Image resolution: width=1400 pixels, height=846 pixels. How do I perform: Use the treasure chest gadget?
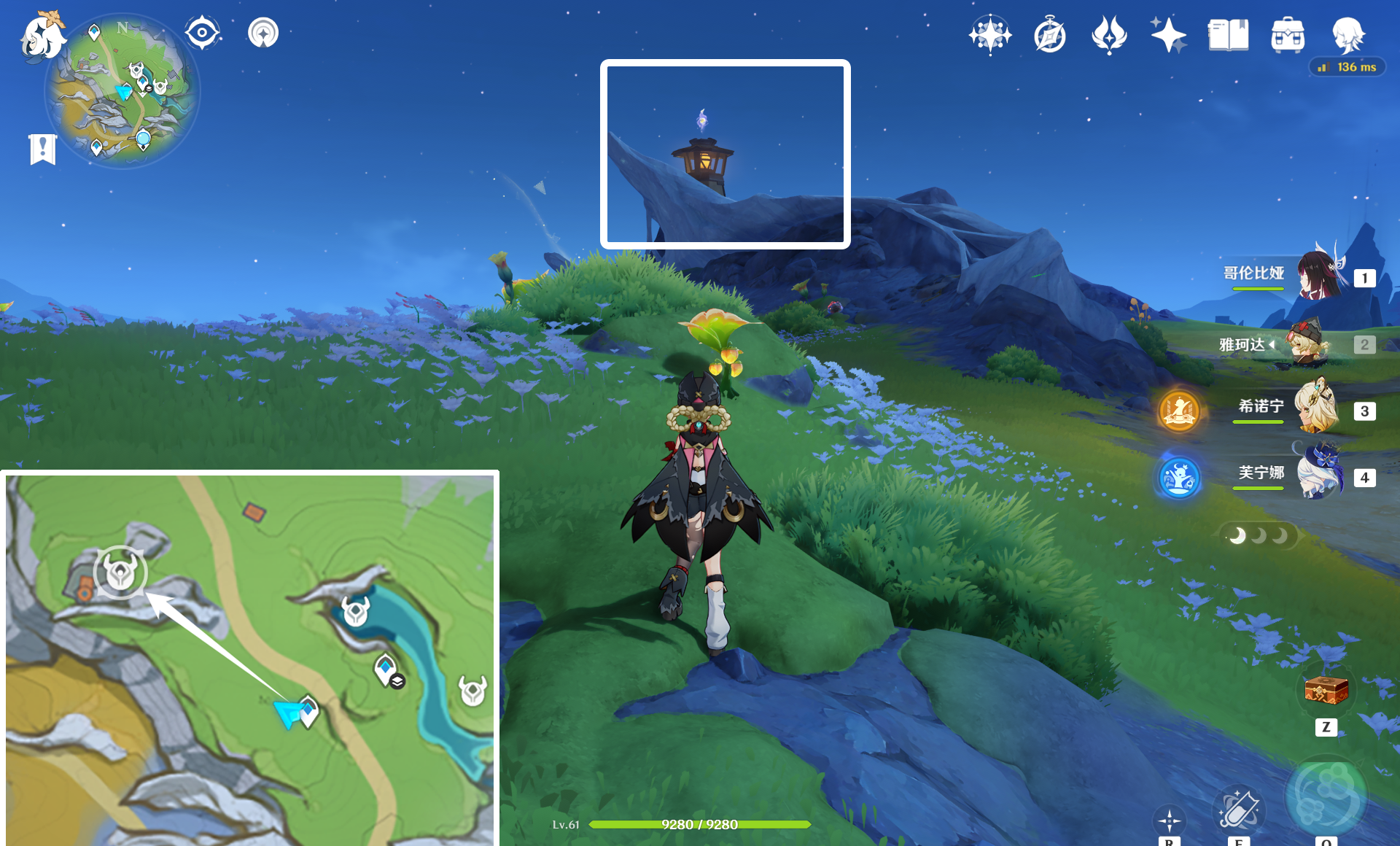pos(1326,689)
